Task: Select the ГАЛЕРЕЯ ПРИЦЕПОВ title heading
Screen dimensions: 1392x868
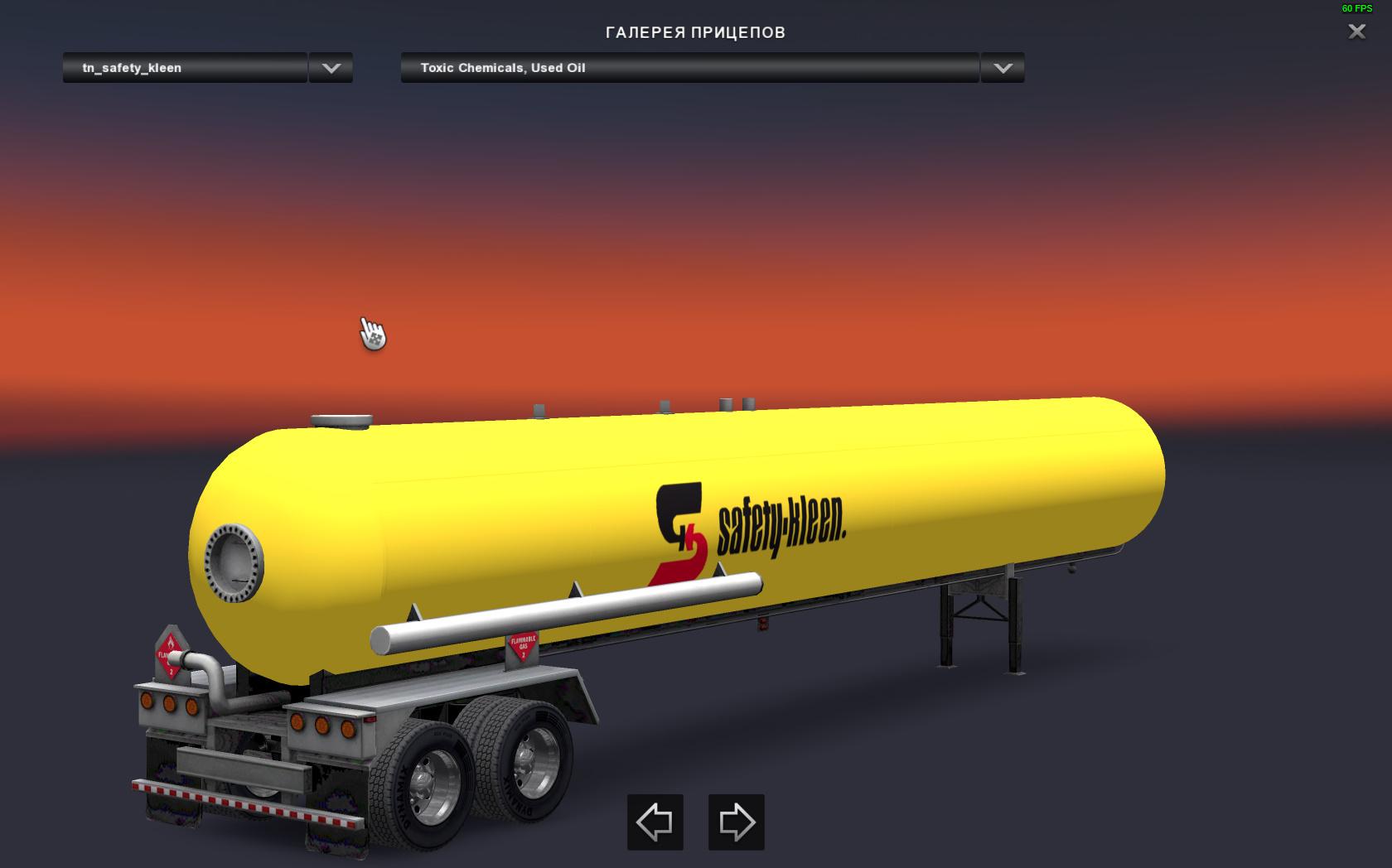Action: (696, 33)
